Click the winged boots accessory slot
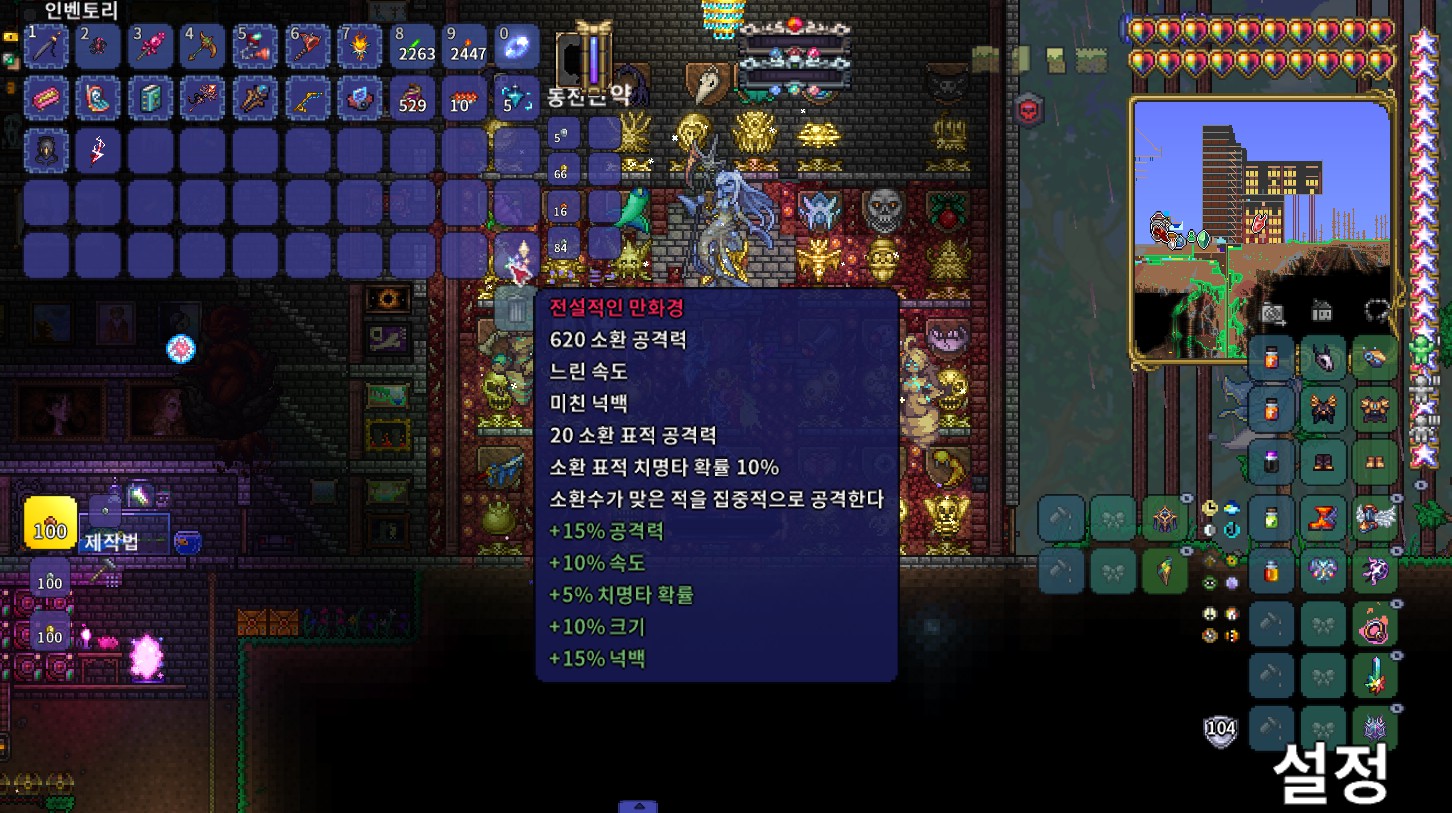The image size is (1452, 813). [1374, 518]
